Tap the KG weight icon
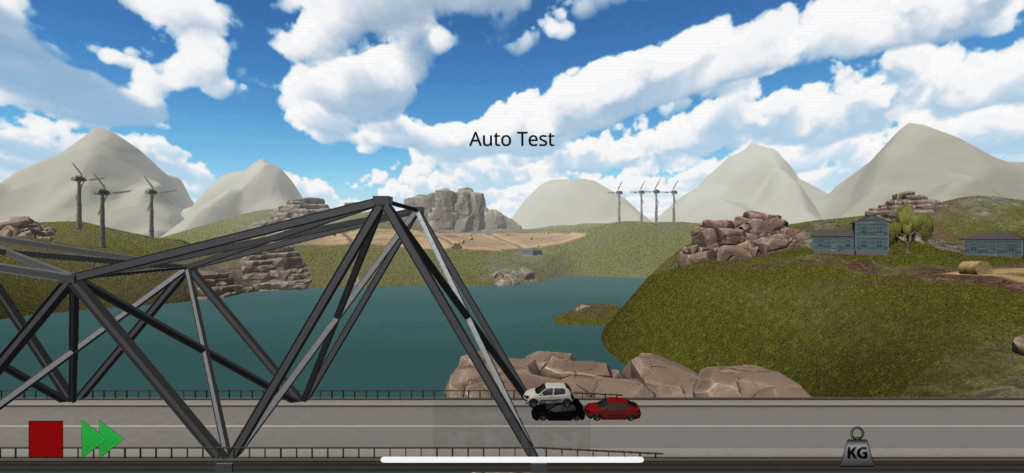Viewport: 1024px width, 473px height. (x=856, y=448)
